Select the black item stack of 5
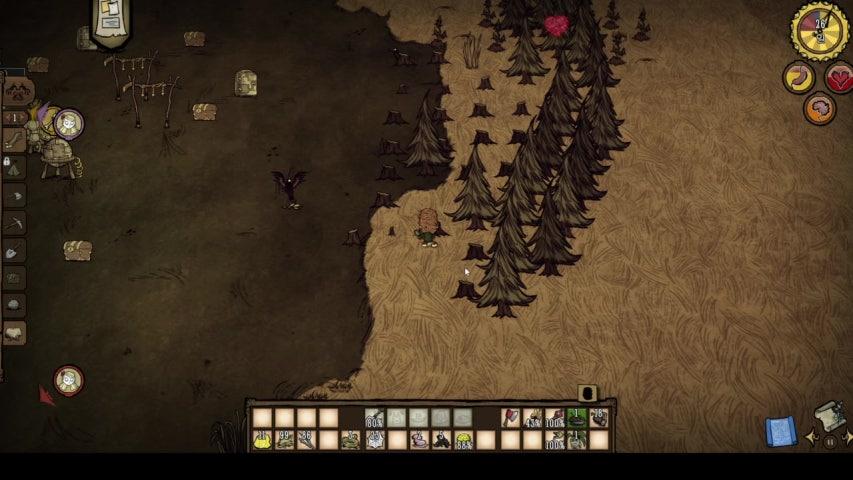This screenshot has height=480, width=853. point(440,440)
